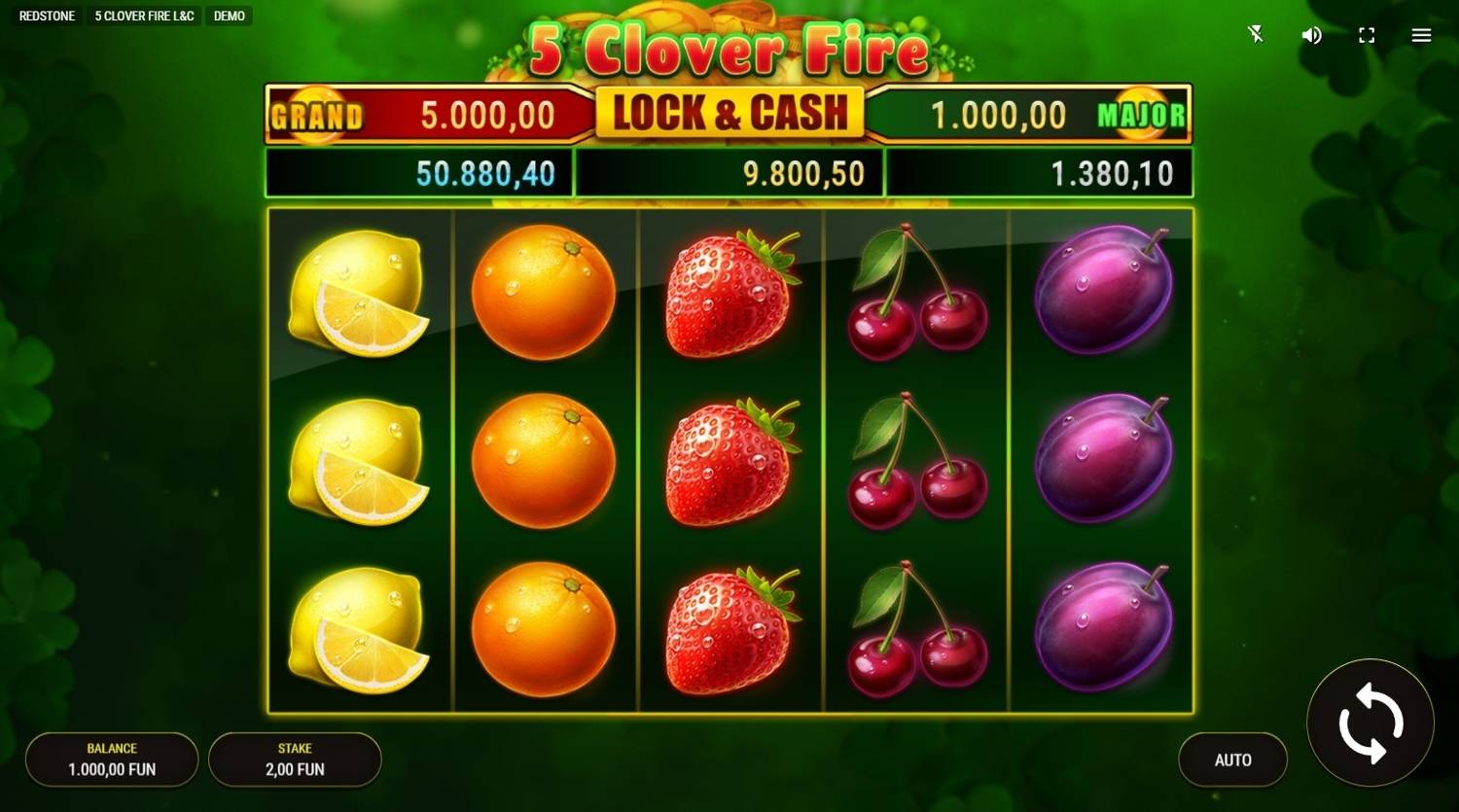Open the hamburger menu icon

point(1421,35)
